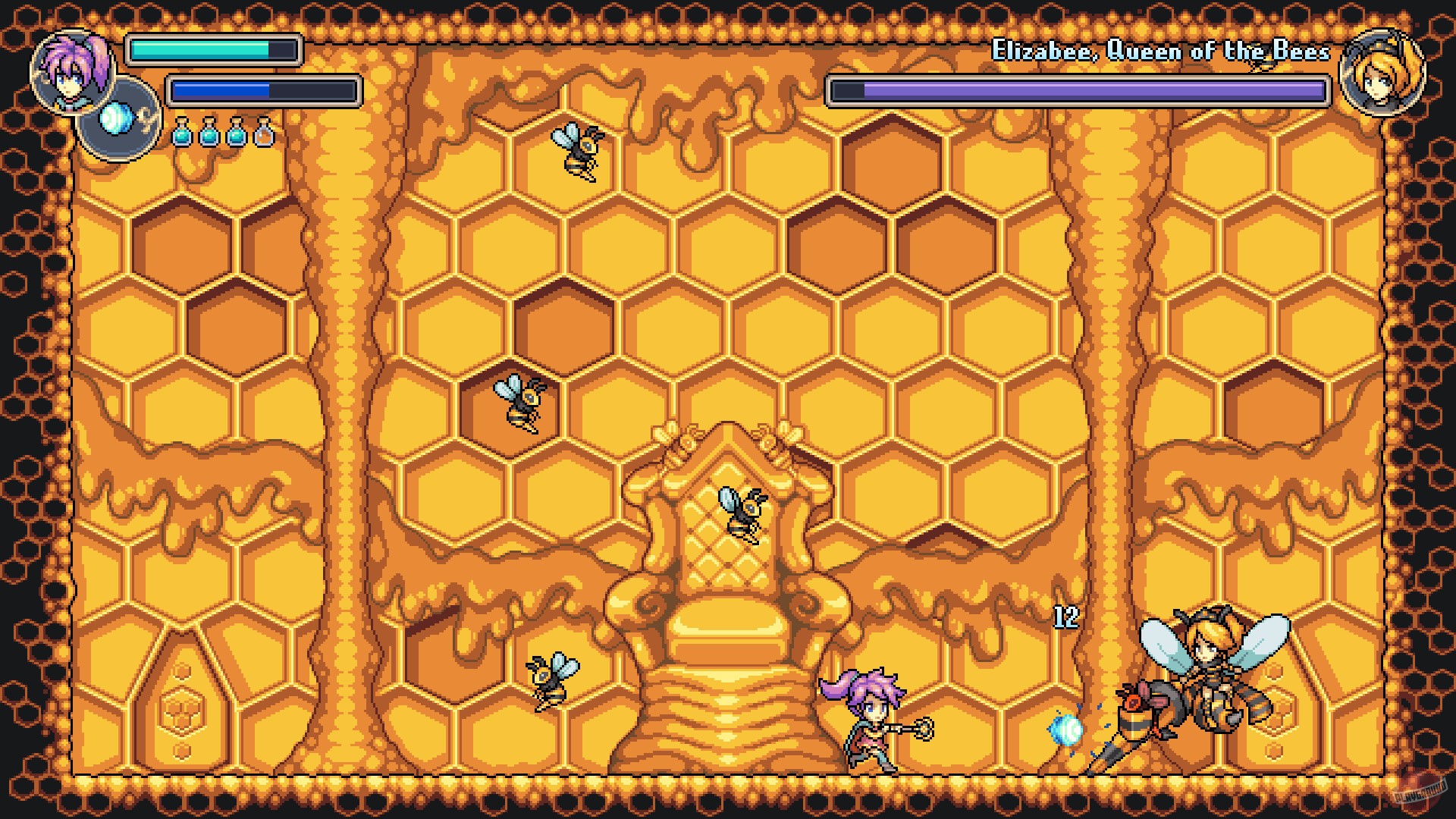Toggle the player's teal health bar
The width and height of the screenshot is (1456, 819).
(x=215, y=51)
